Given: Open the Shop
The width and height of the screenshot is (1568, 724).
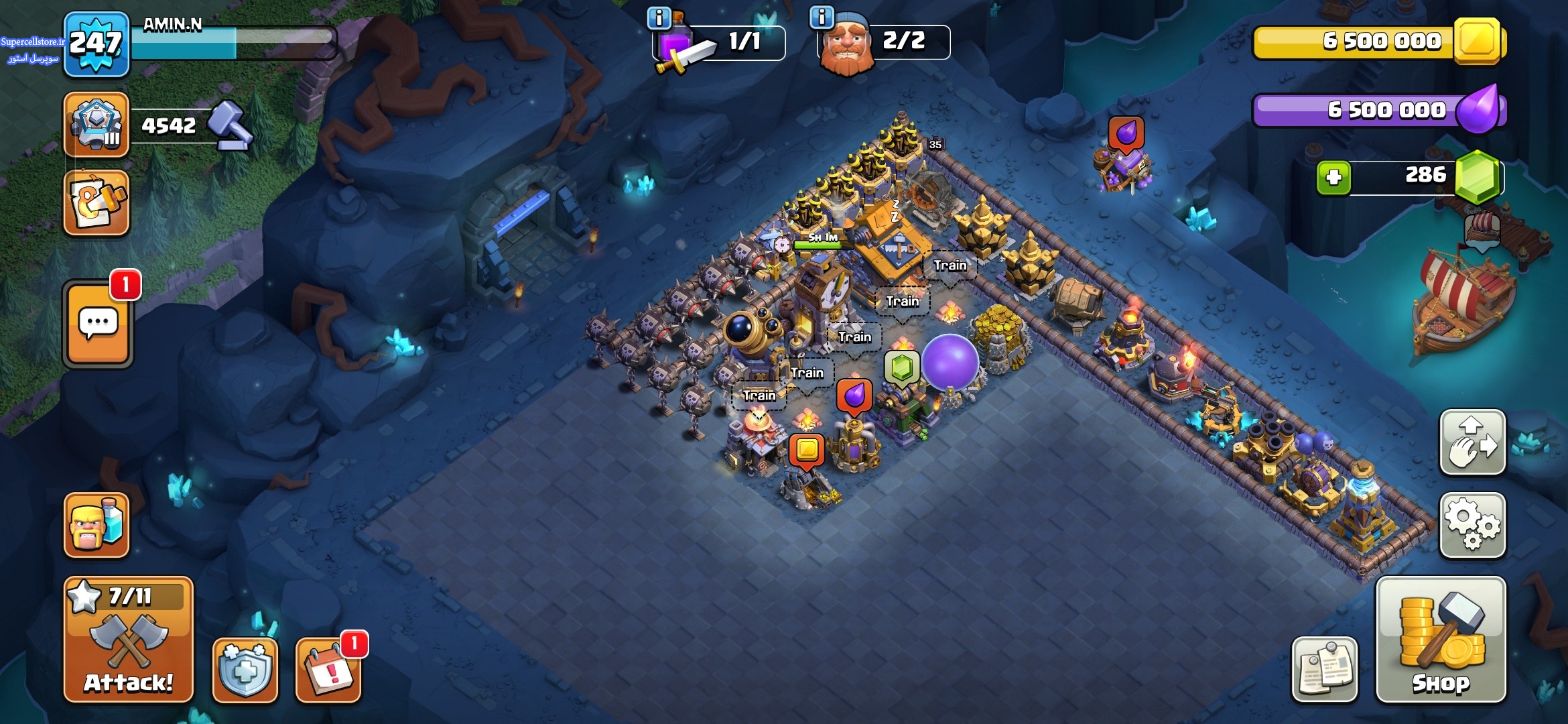Looking at the screenshot, I should coord(1441,640).
